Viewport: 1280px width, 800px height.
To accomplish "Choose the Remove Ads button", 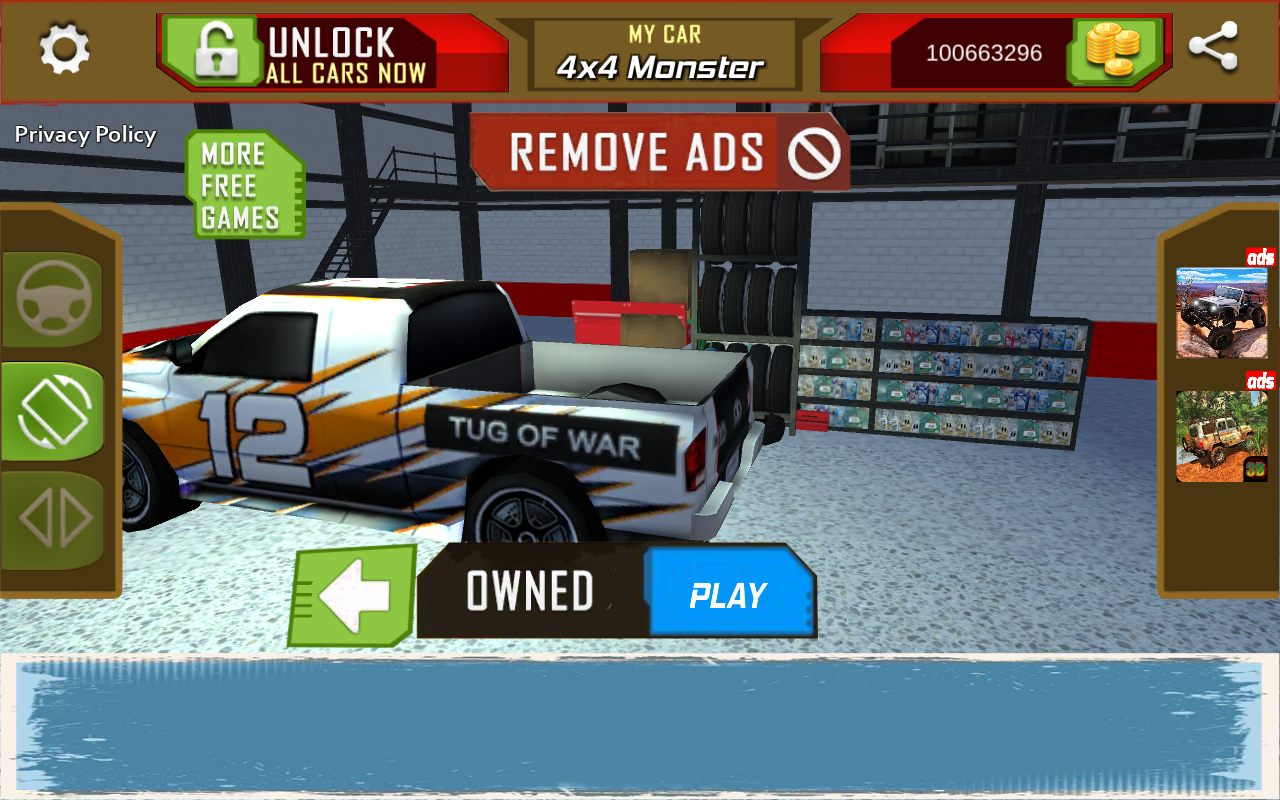I will coord(660,153).
